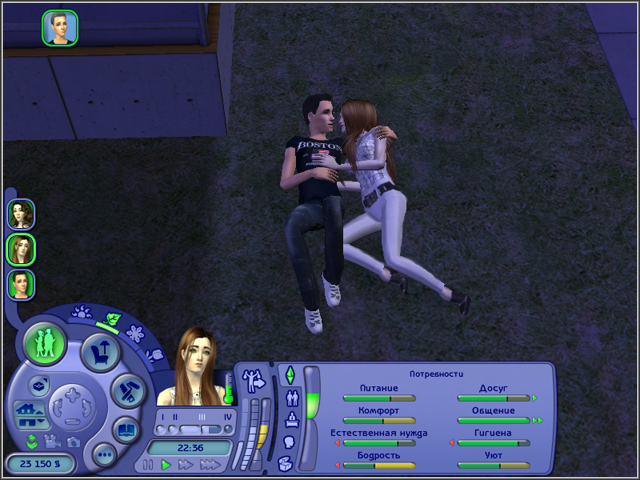Click the male Sim portrait at the top
640x480 pixels.
tap(59, 27)
